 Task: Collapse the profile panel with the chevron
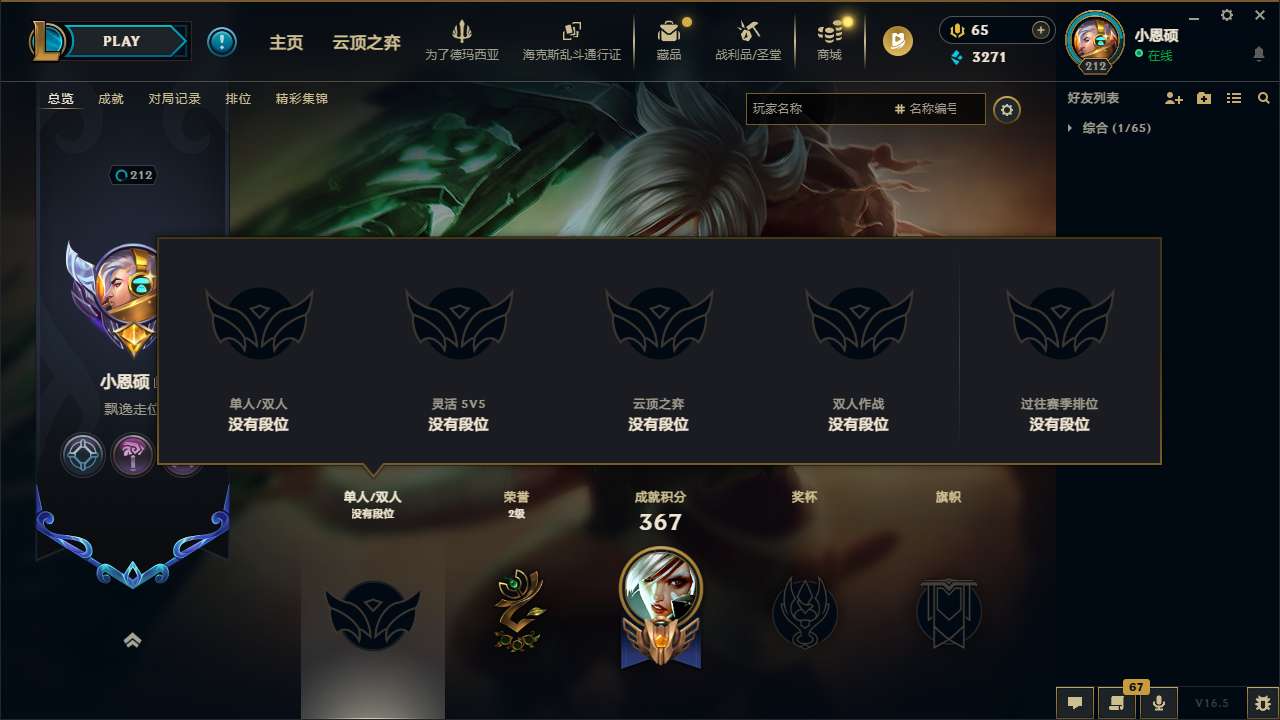[x=133, y=640]
